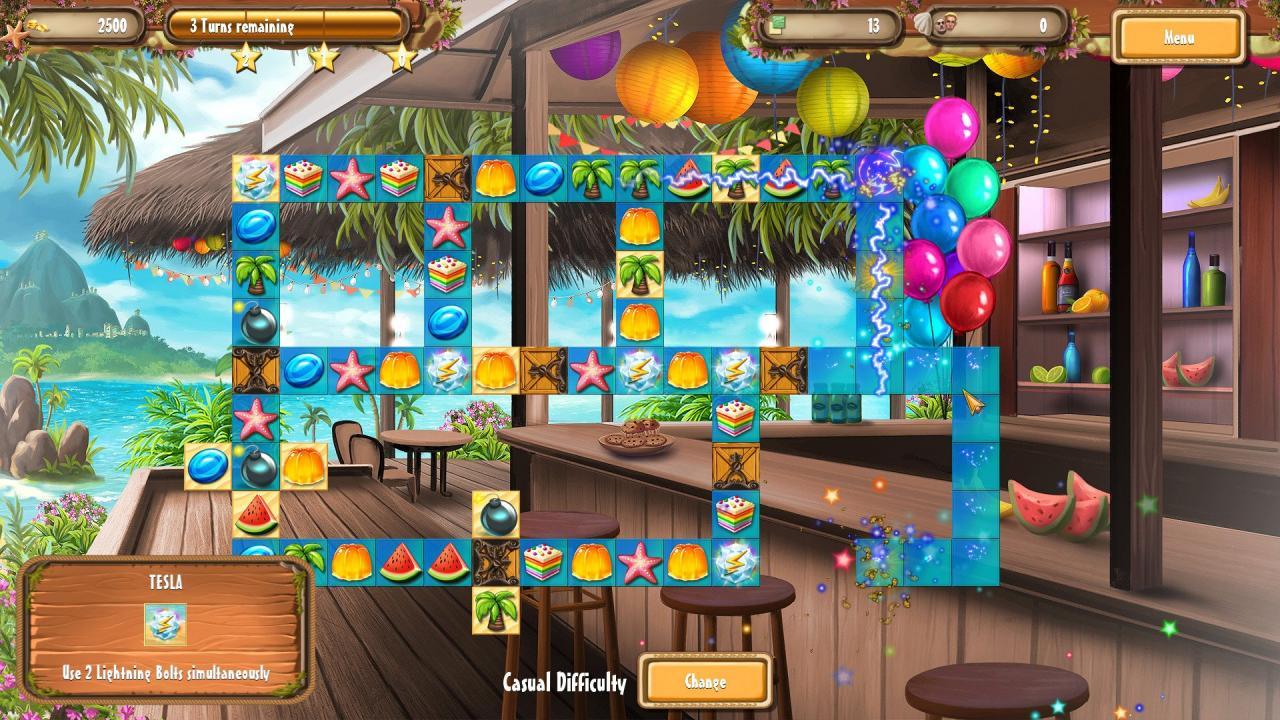
Task: Click the gold coins score indicator
Action: 110,25
